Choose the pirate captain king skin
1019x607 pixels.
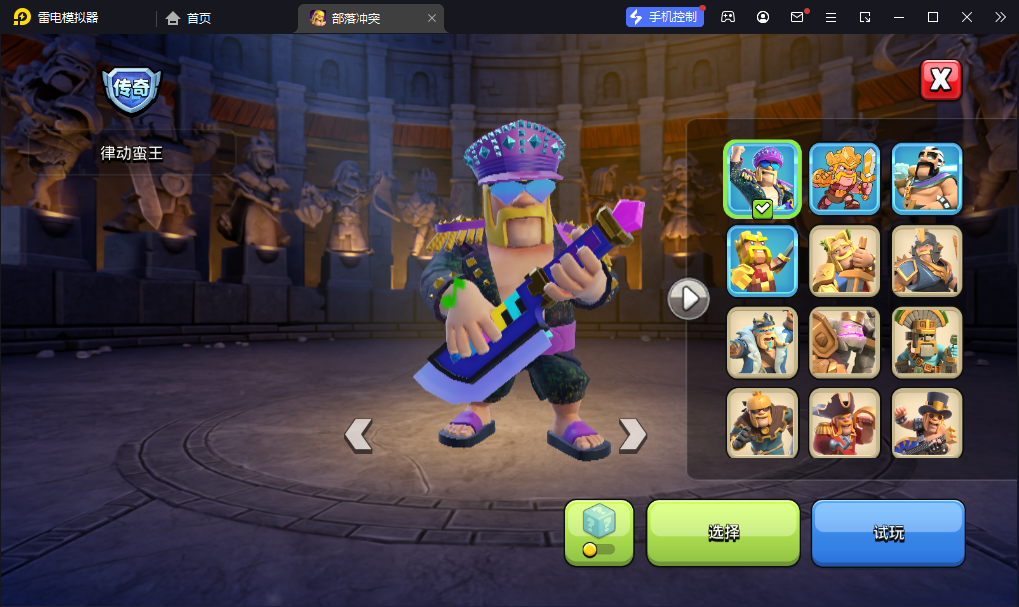845,423
